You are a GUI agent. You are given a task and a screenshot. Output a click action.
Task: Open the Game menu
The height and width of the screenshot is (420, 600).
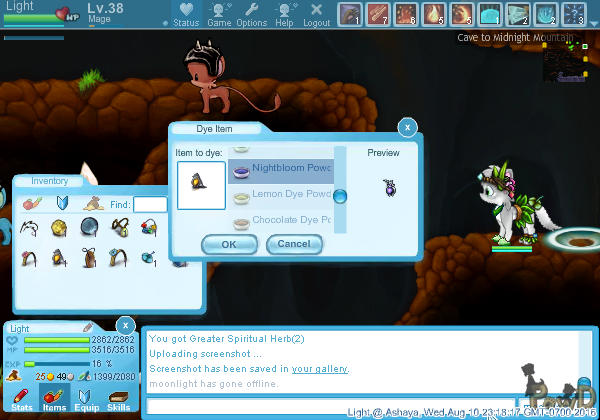click(219, 14)
